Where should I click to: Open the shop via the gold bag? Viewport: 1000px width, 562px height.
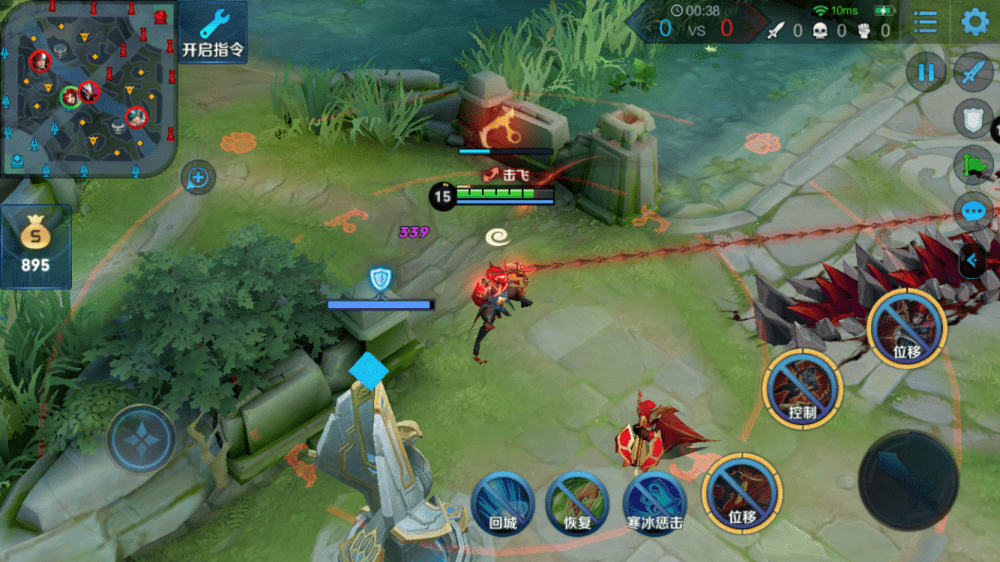click(x=36, y=245)
